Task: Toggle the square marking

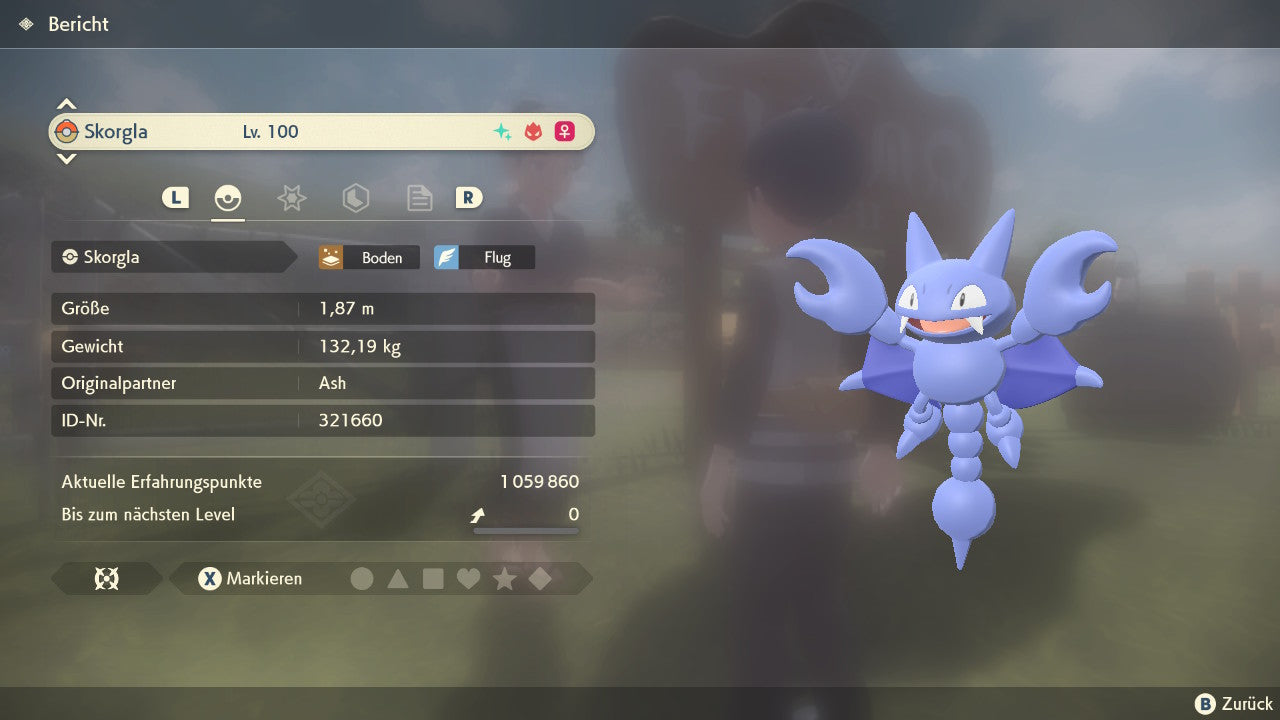Action: 433,578
